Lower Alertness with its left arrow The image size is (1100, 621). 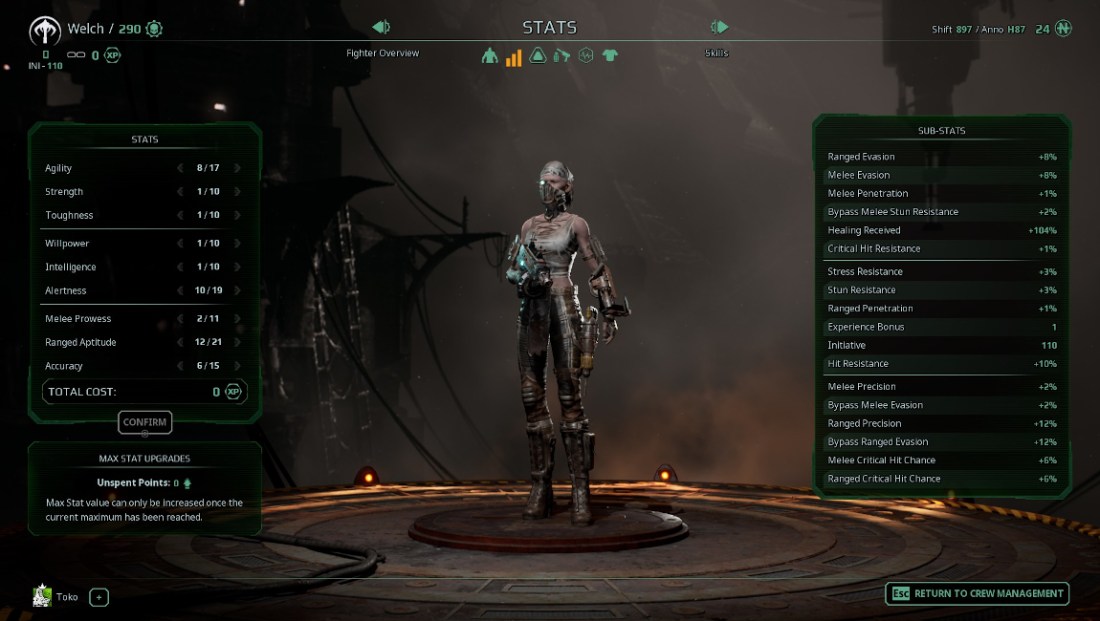coord(180,291)
